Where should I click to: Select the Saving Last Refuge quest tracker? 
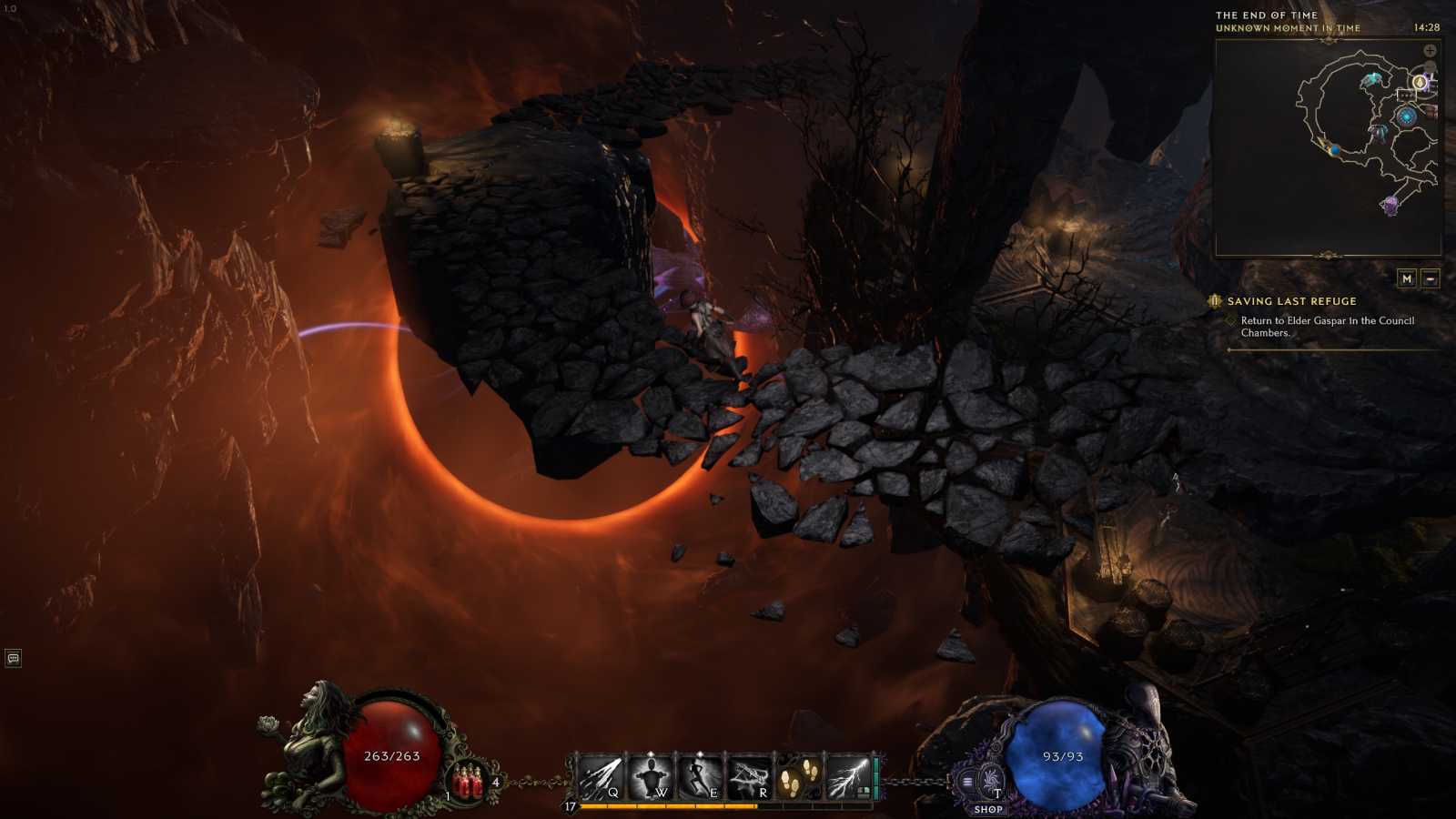pyautogui.click(x=1291, y=301)
